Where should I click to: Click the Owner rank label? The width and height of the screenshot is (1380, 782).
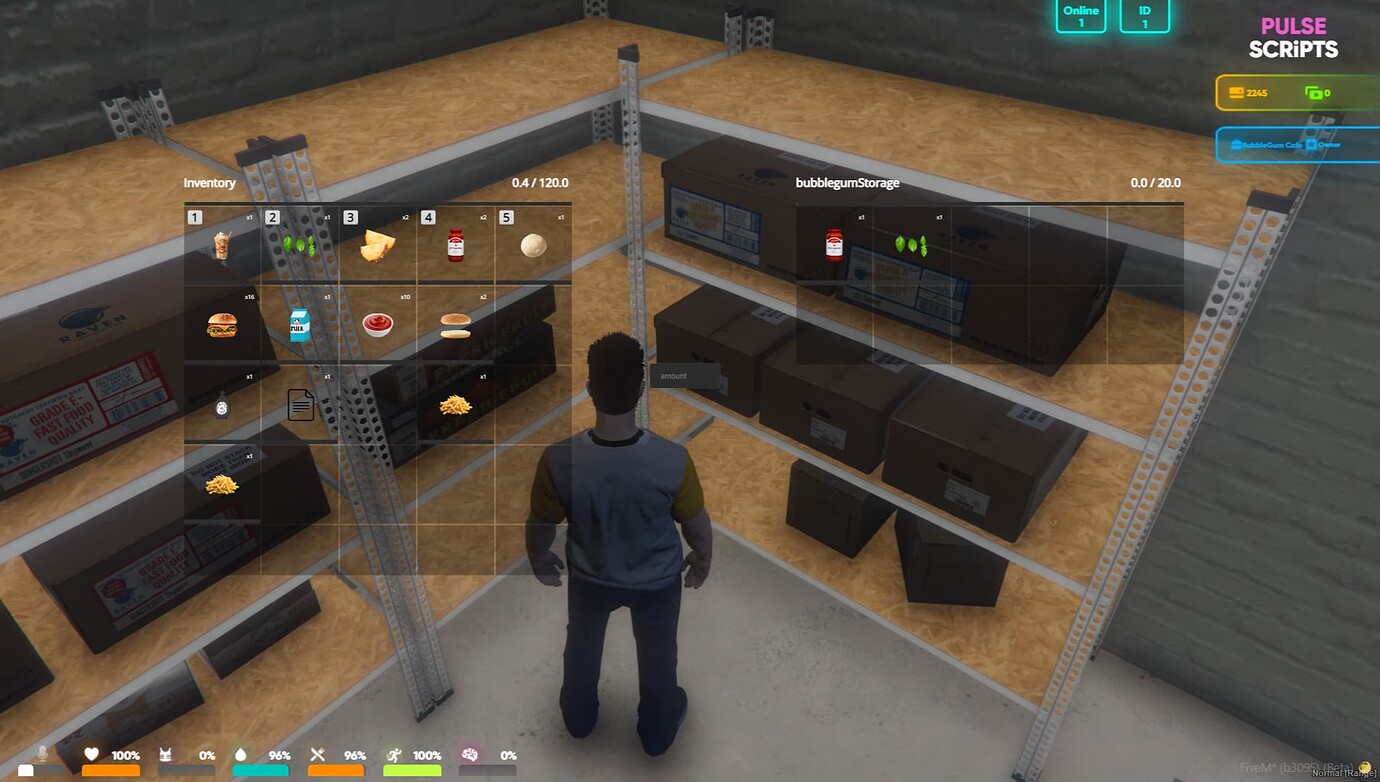[1329, 145]
